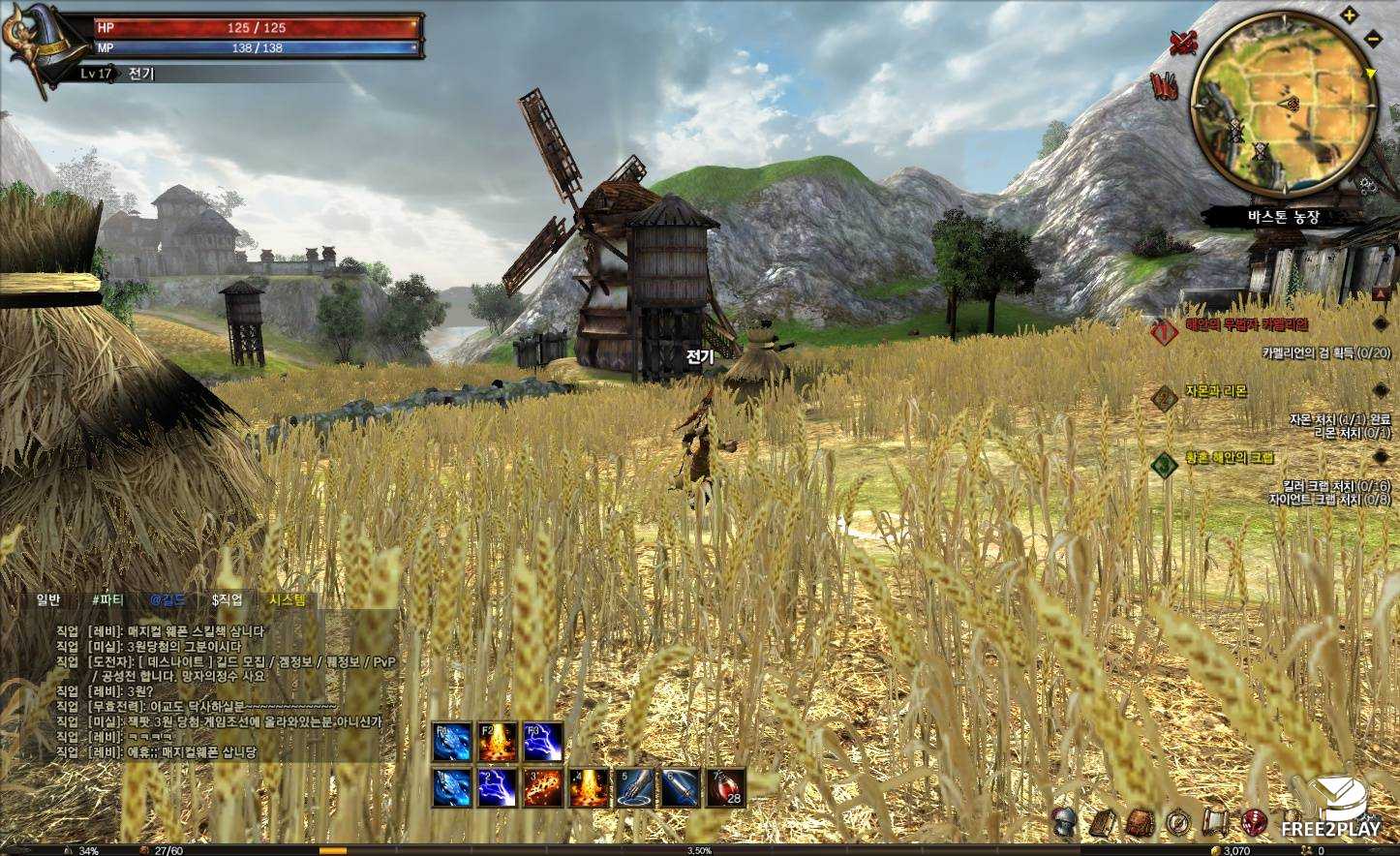Open the helmet character menu icon
Screen dimensions: 1400x856
tap(1065, 822)
